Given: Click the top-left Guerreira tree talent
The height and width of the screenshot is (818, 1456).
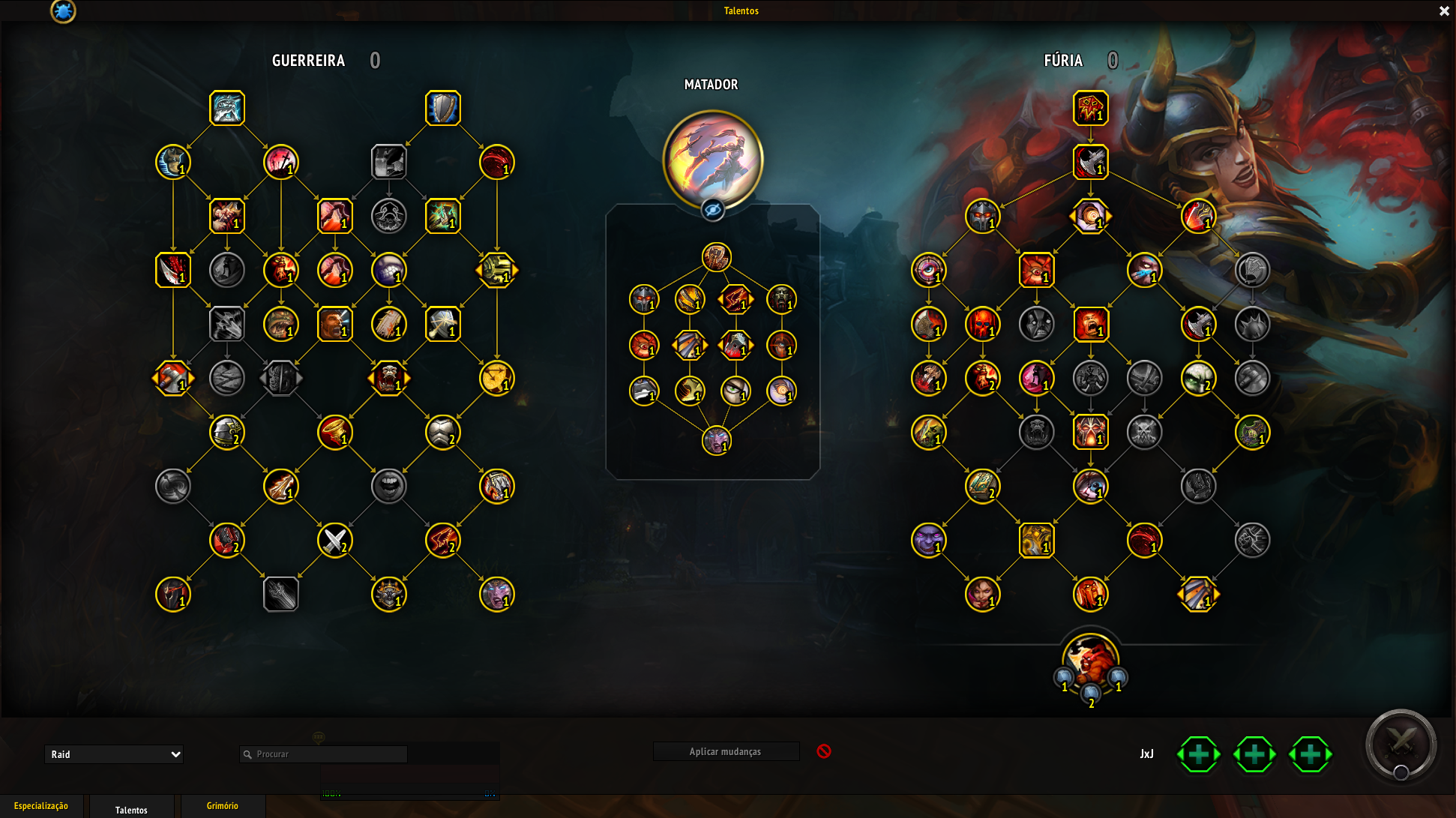Looking at the screenshot, I should click(x=227, y=108).
